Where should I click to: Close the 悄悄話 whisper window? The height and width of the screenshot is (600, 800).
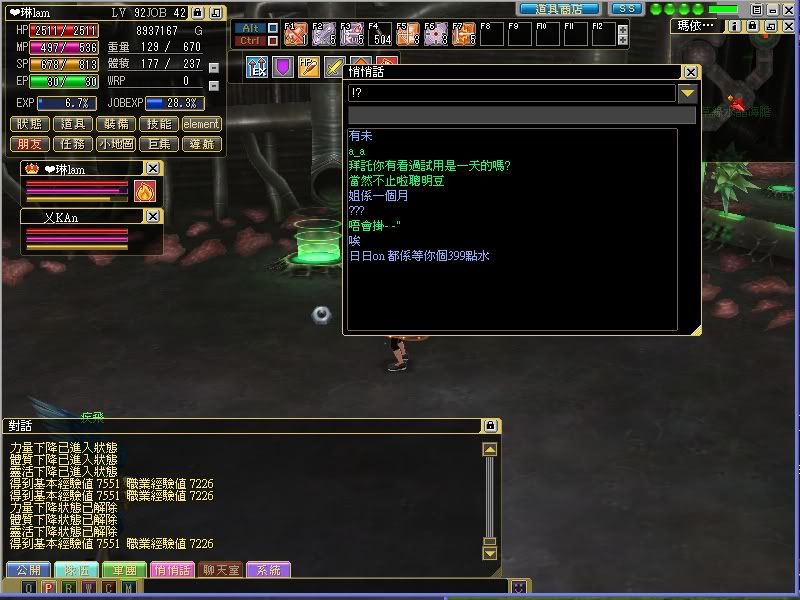click(x=690, y=72)
